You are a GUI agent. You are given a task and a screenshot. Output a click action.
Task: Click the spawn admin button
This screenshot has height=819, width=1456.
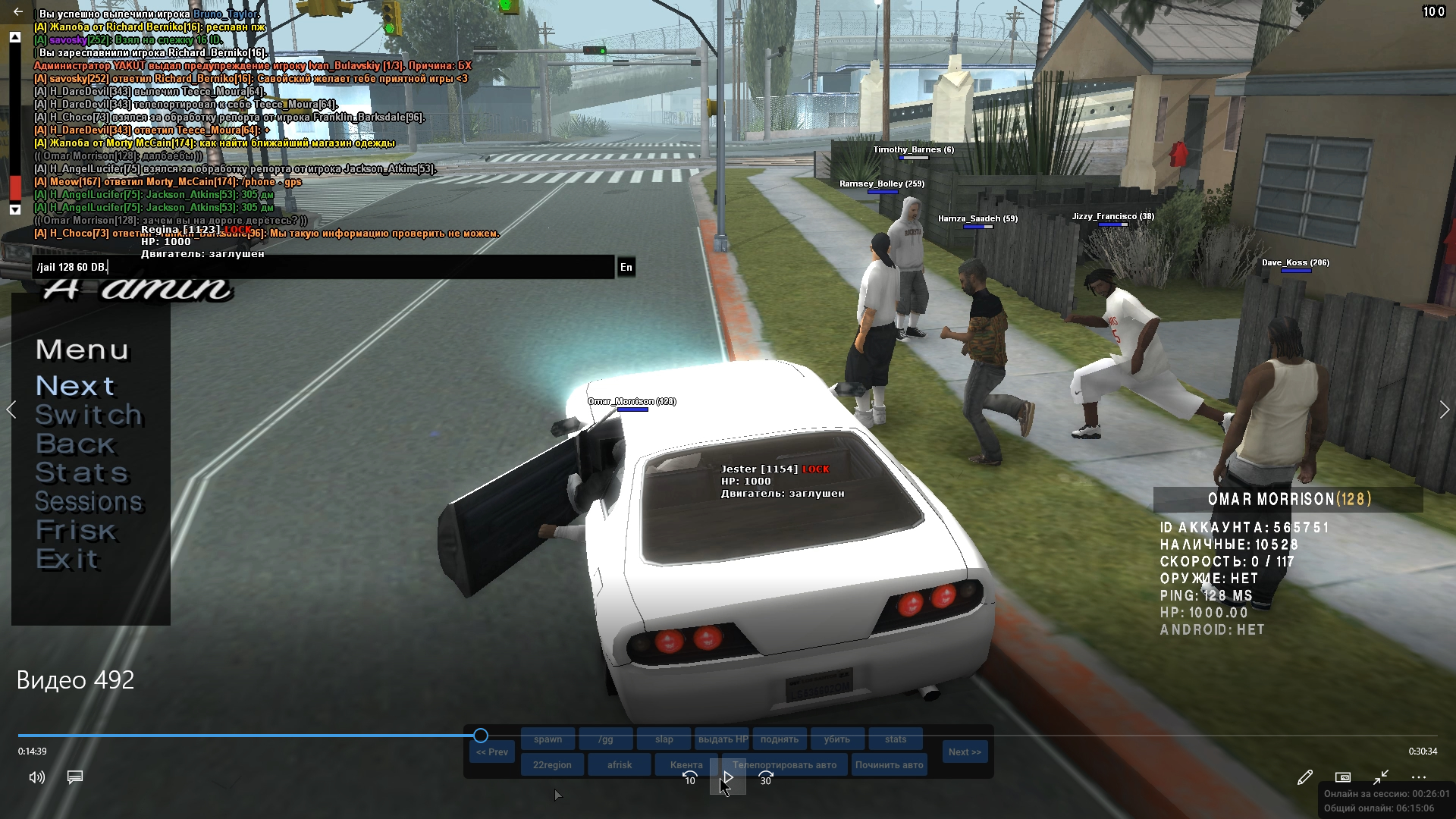click(x=548, y=739)
